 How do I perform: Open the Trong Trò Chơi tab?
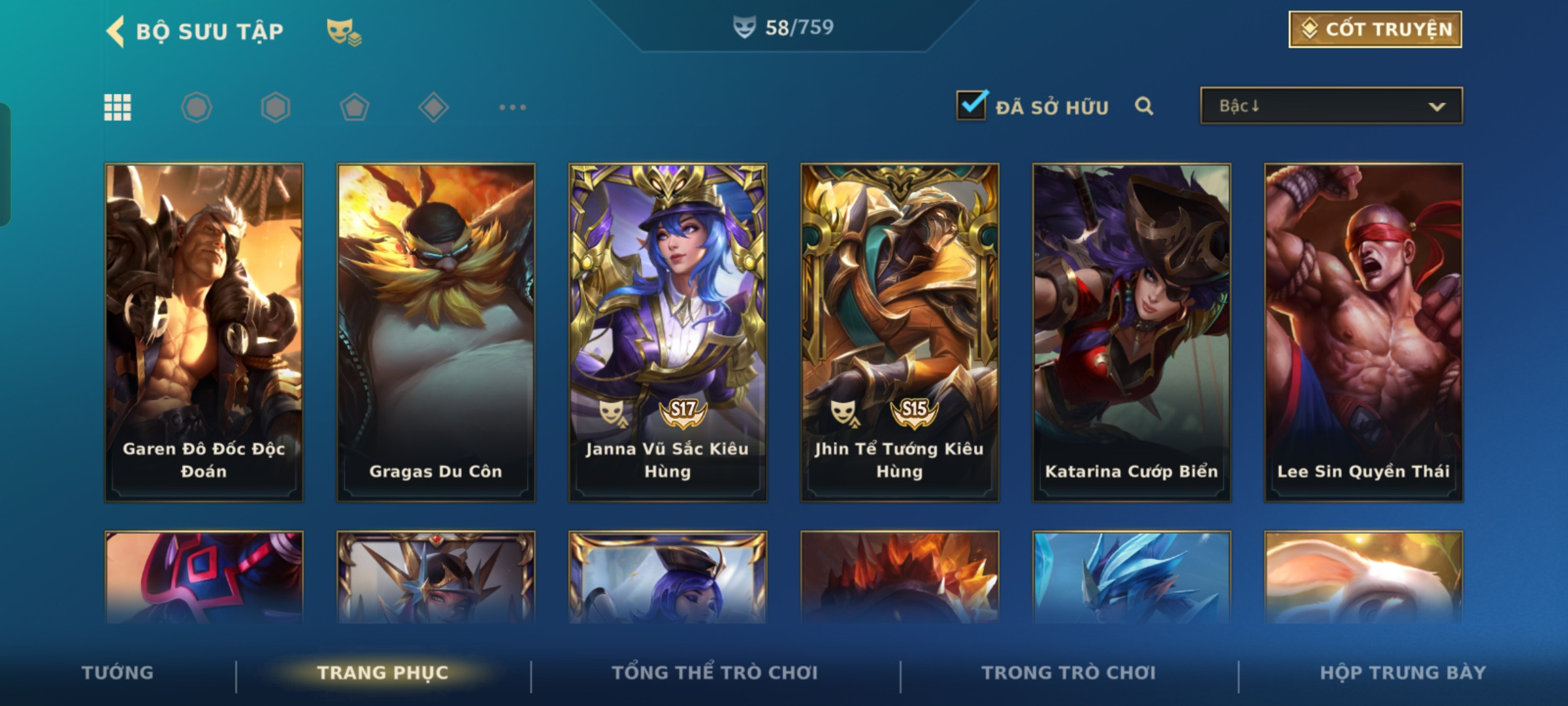(1069, 673)
